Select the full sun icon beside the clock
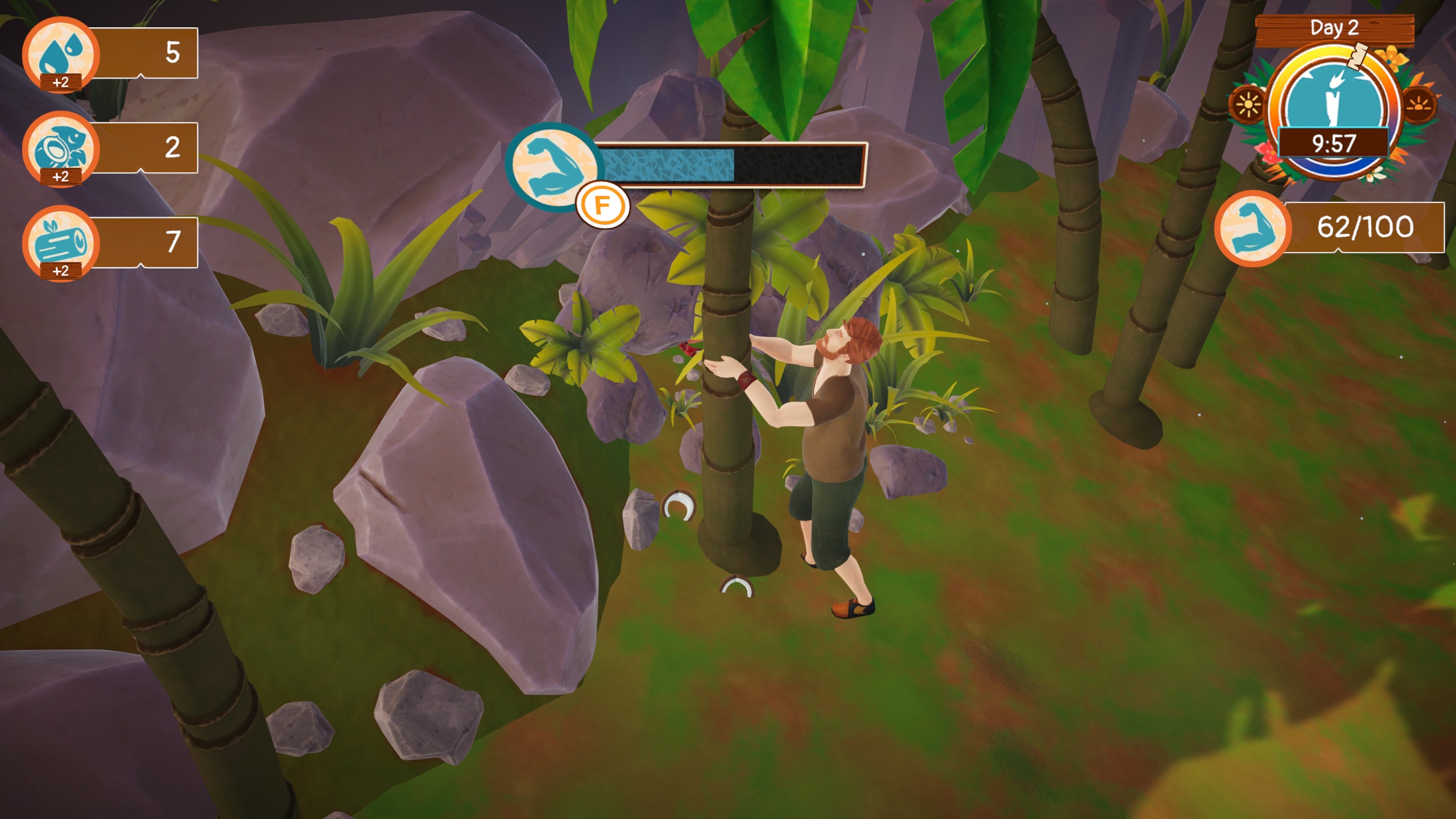This screenshot has width=1456, height=819. click(1247, 105)
